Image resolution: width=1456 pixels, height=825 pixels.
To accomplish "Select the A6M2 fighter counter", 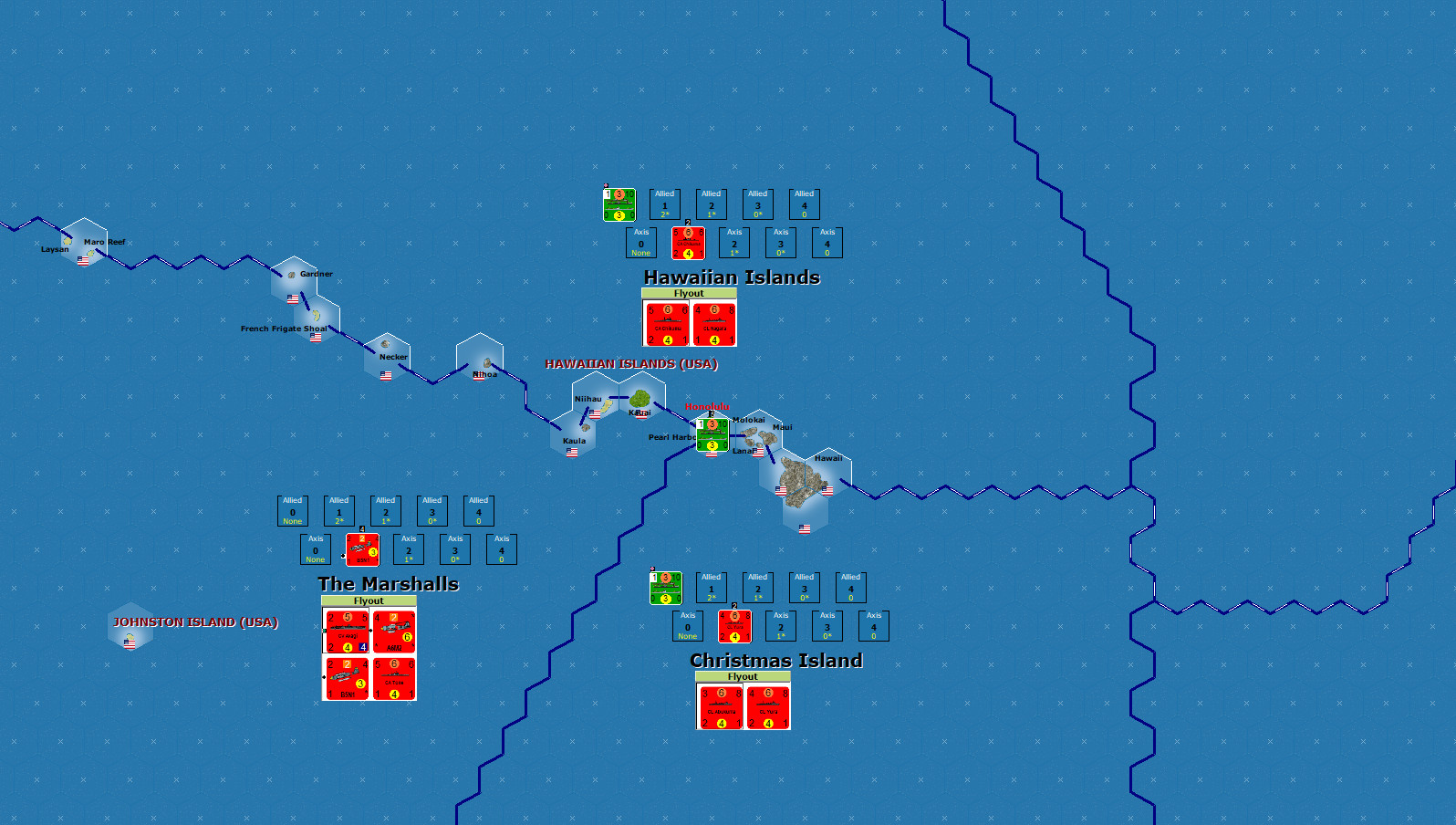I will click(x=395, y=630).
